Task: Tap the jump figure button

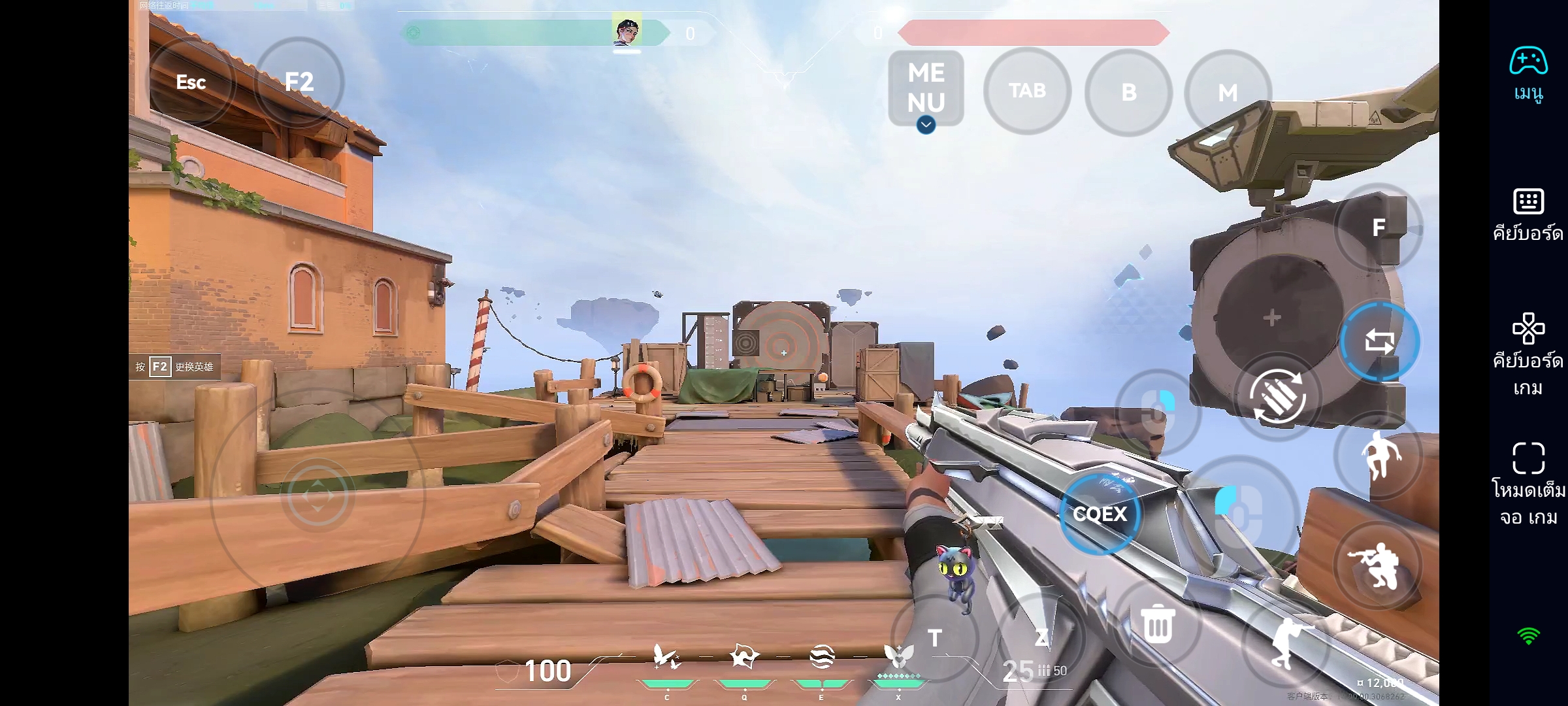Action: click(1379, 456)
